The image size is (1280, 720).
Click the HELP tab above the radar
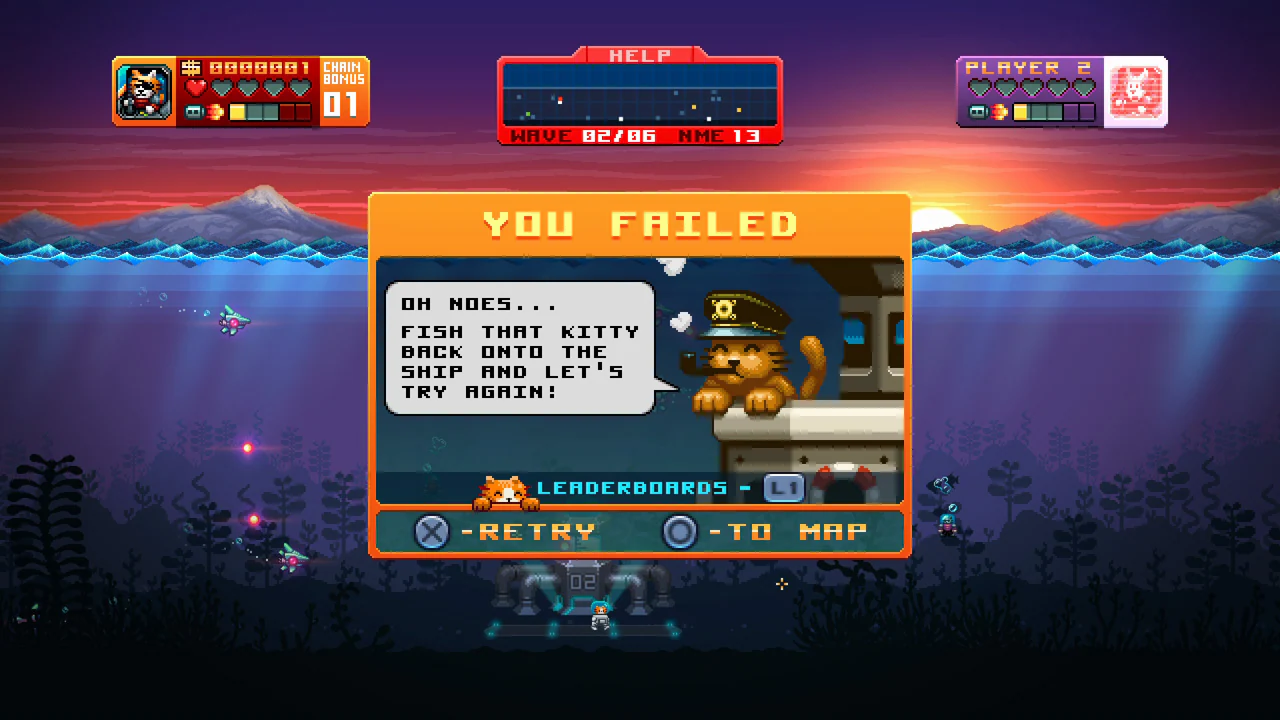(x=639, y=55)
